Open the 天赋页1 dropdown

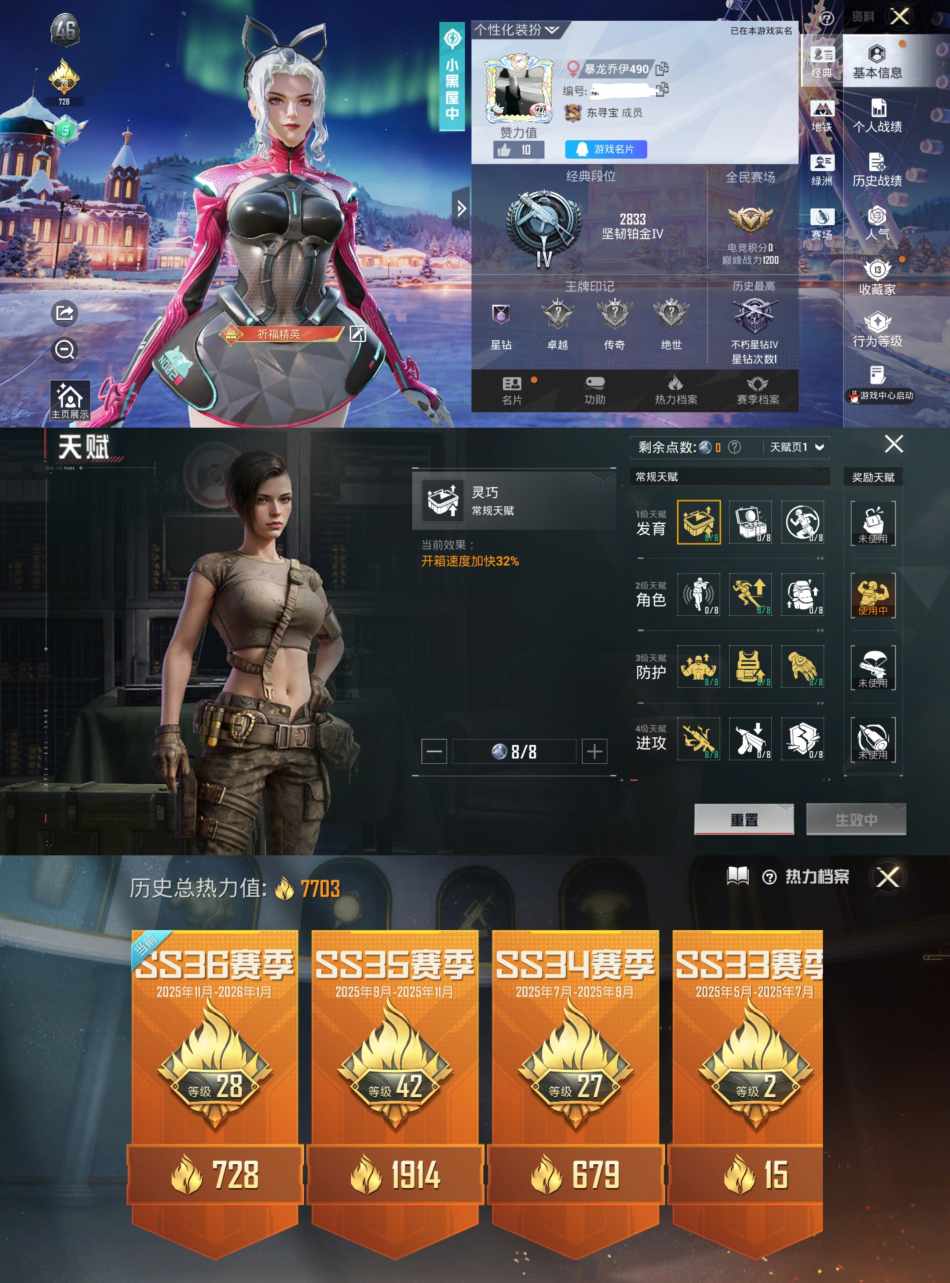pos(796,447)
